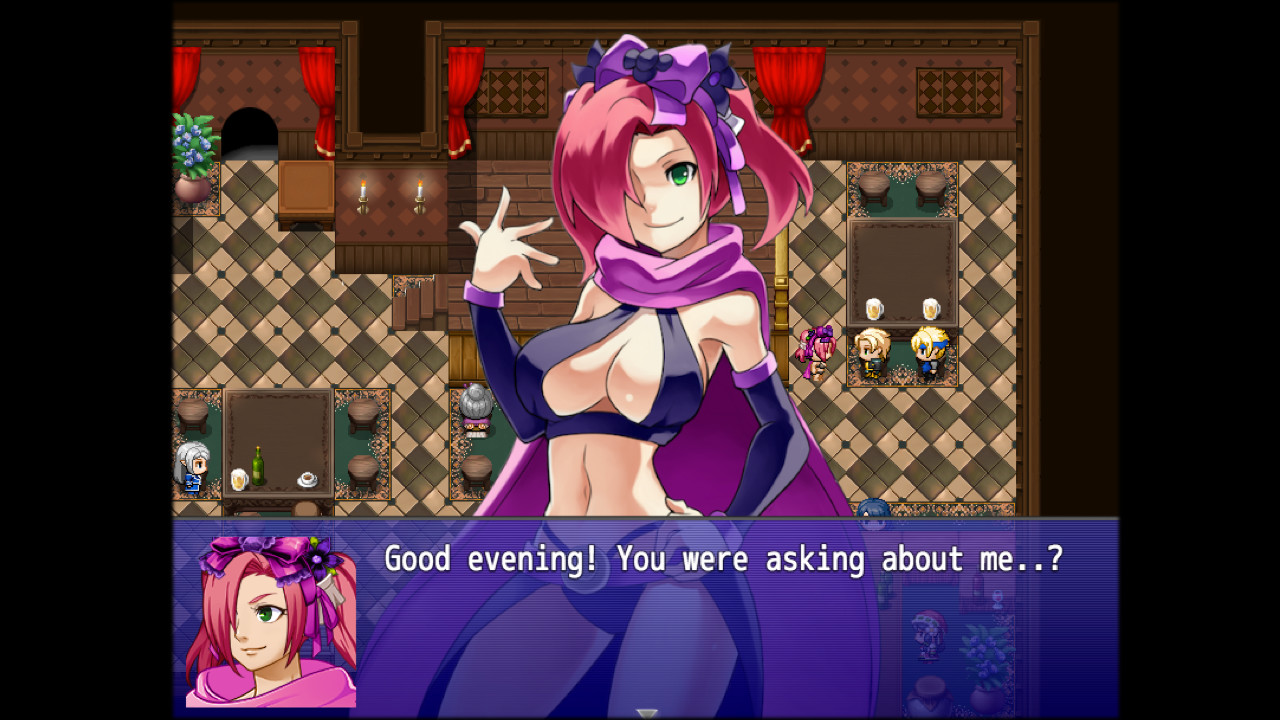
Task: Click the left wall candle sconce
Action: [x=362, y=195]
